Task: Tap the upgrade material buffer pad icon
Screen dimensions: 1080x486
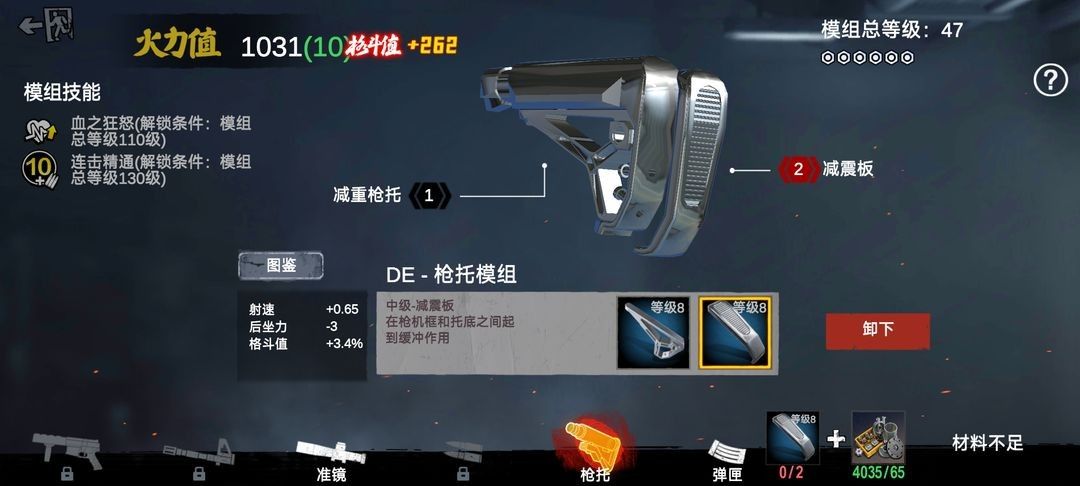Action: [792, 438]
